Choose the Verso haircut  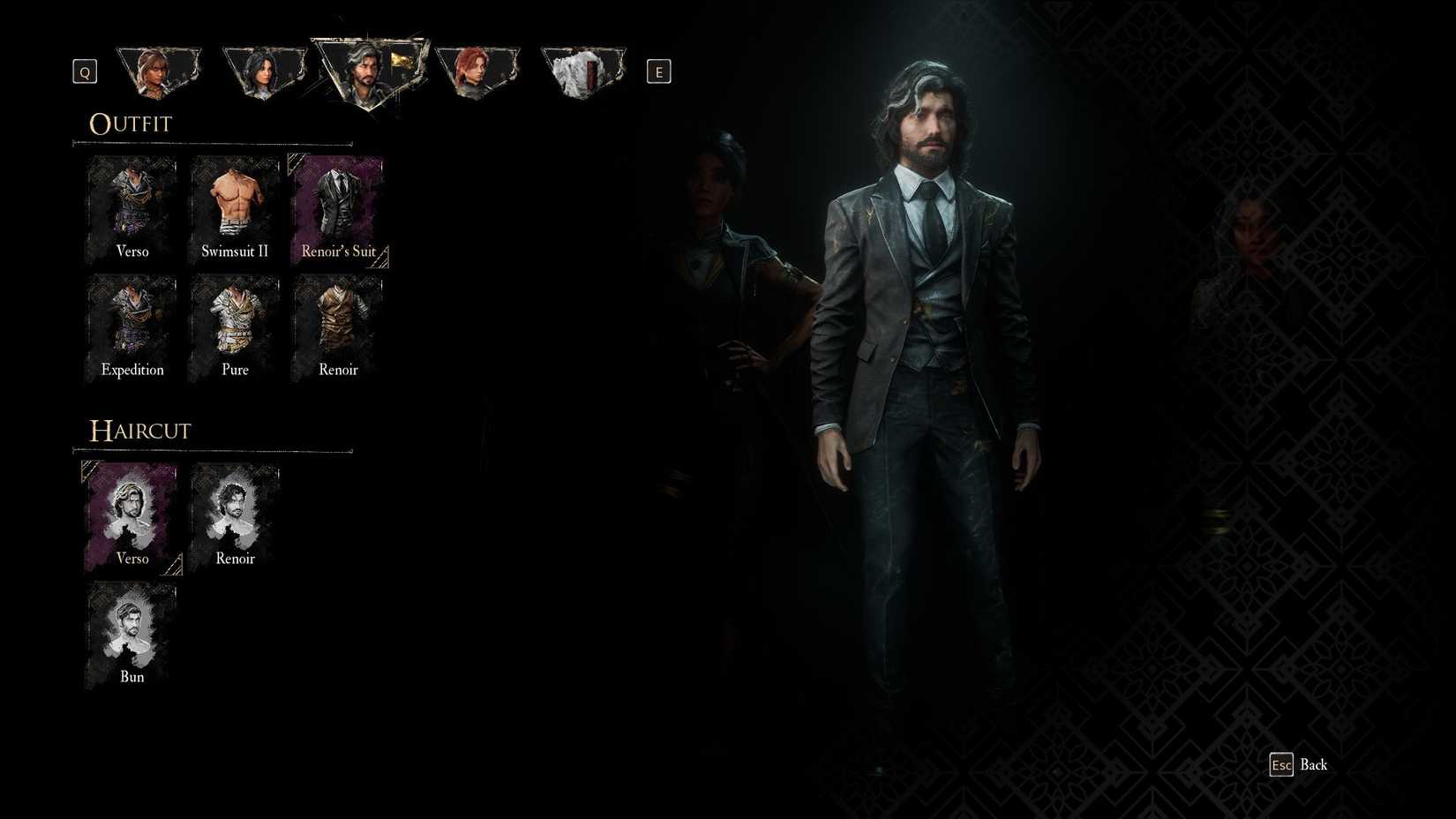pyautogui.click(x=131, y=515)
